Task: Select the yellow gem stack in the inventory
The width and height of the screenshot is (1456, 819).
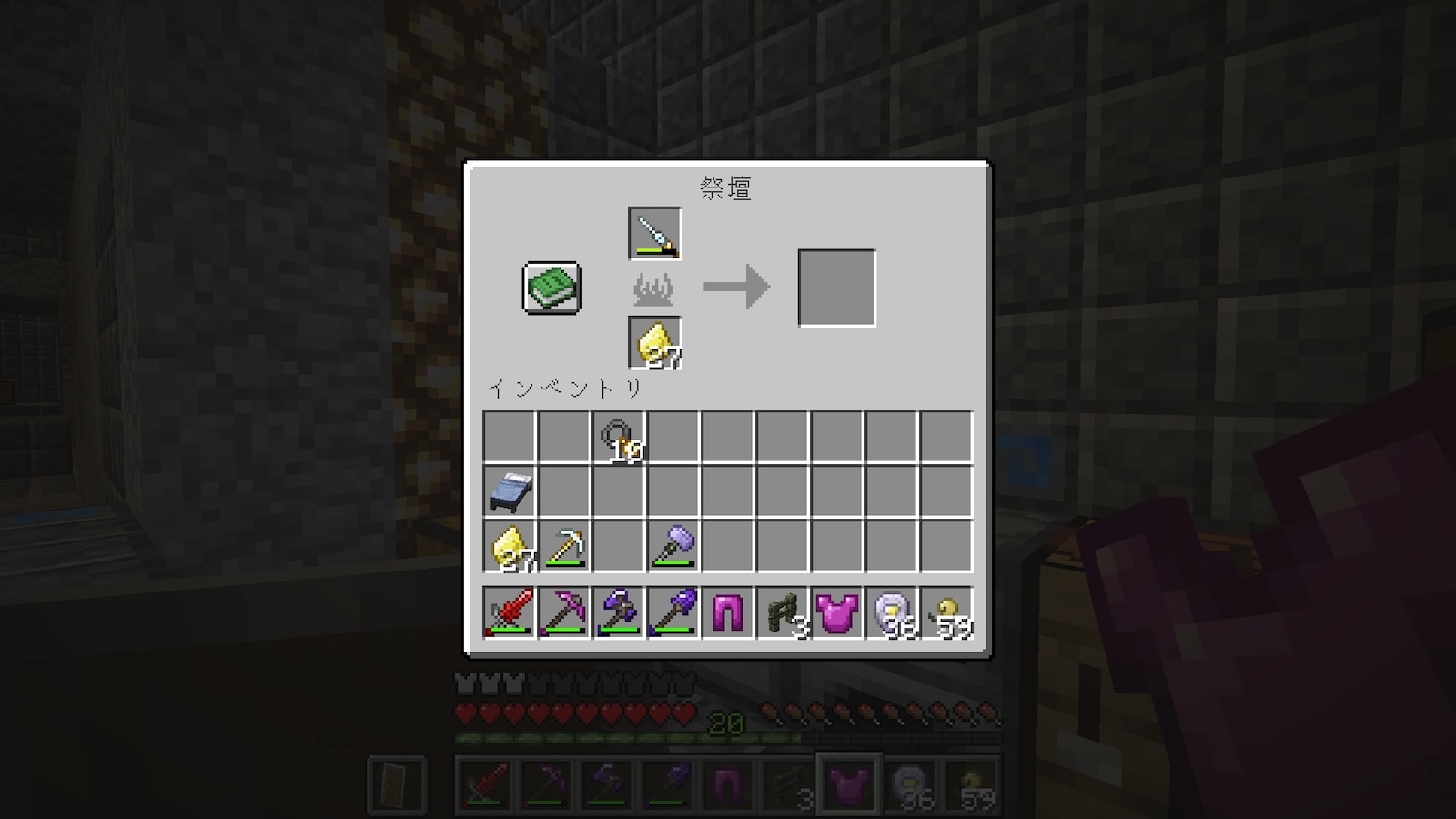Action: click(x=510, y=547)
